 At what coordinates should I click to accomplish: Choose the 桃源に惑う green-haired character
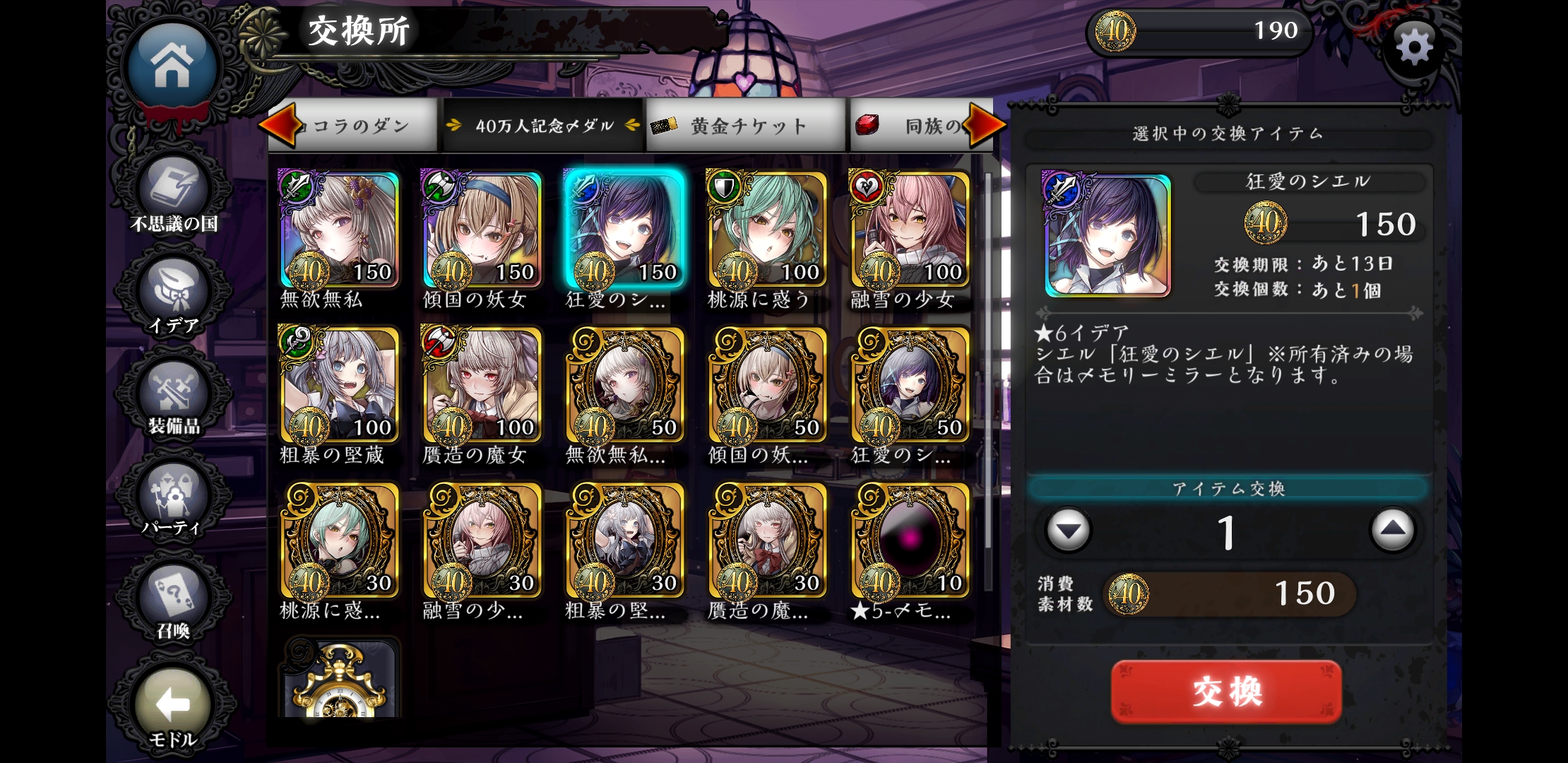tap(767, 230)
